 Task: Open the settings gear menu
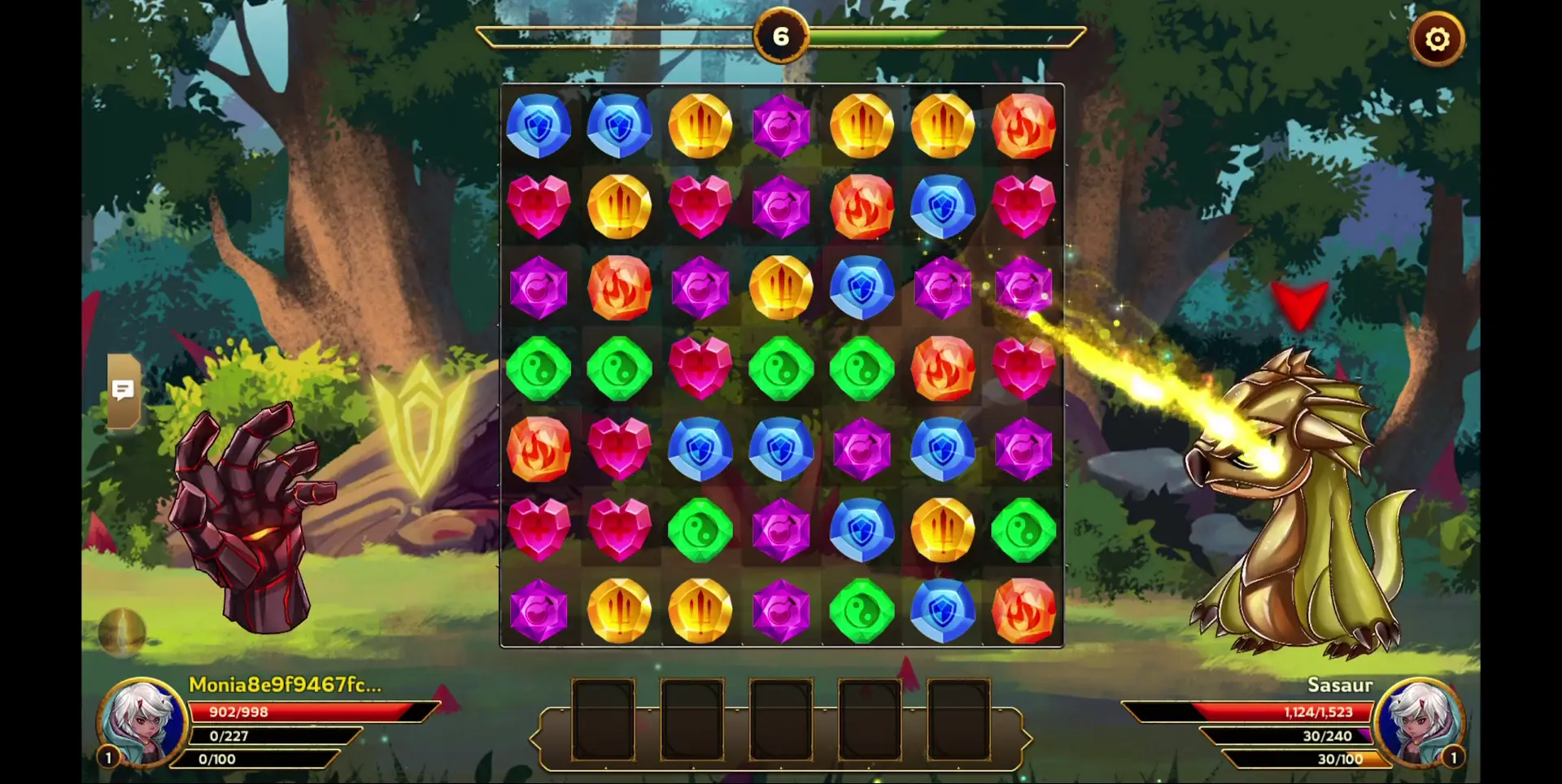coord(1438,38)
